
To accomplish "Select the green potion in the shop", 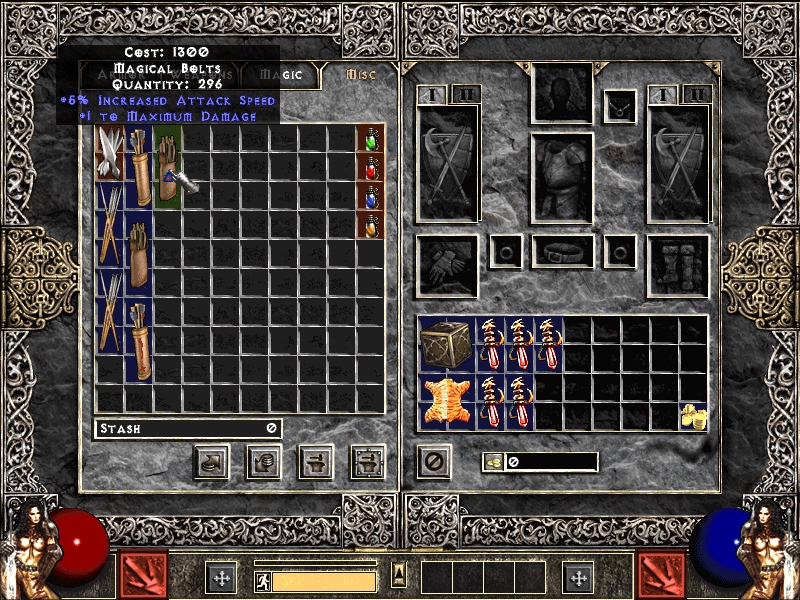I will pos(370,137).
